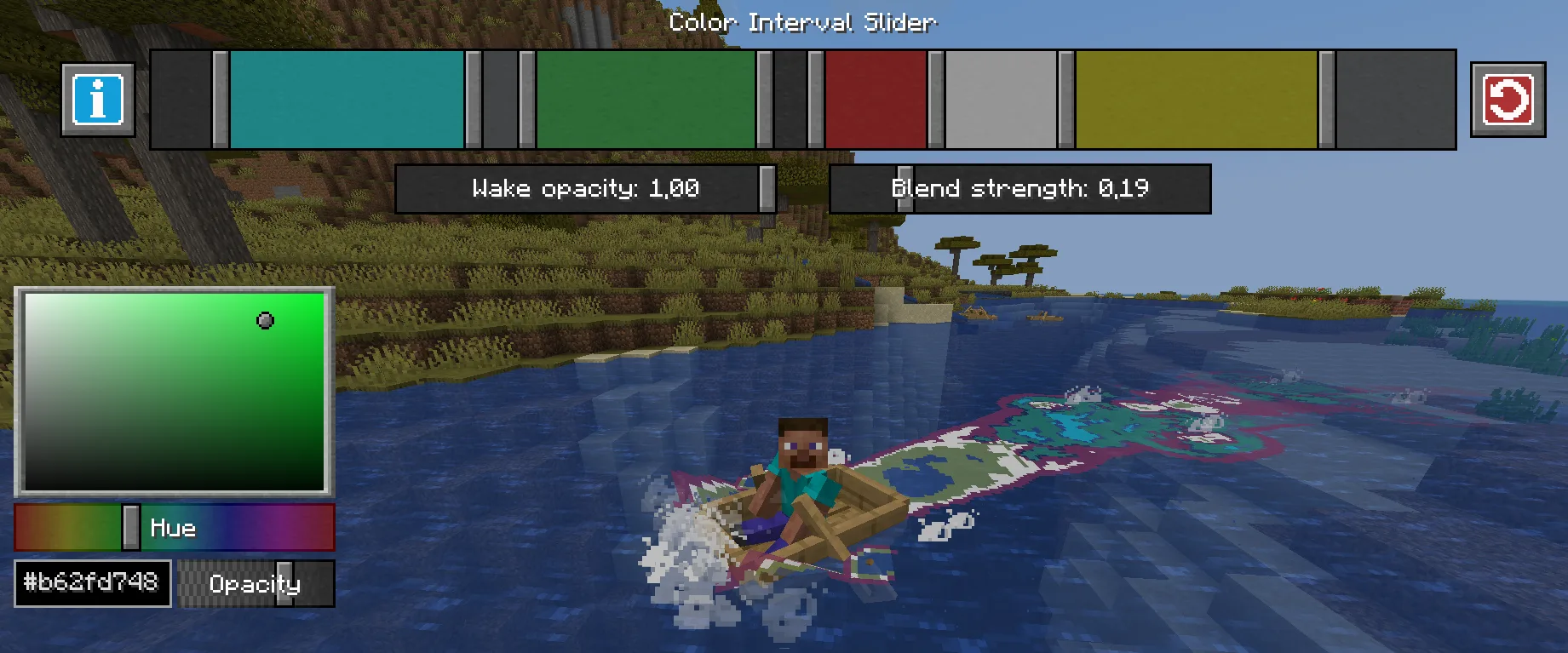This screenshot has height=653, width=1568.
Task: Click the Opacity slider handle
Action: point(284,584)
